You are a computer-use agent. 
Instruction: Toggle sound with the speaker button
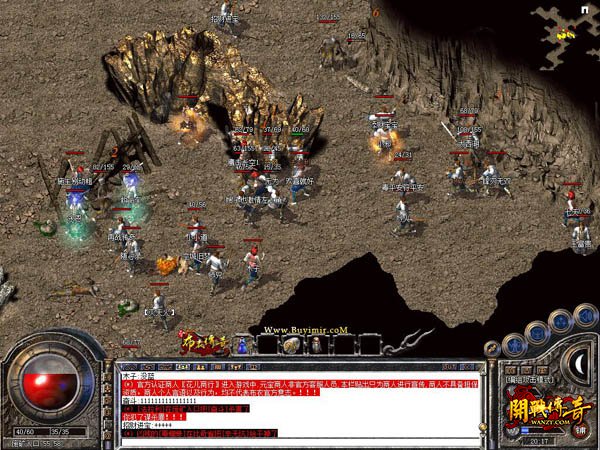pyautogui.click(x=584, y=316)
